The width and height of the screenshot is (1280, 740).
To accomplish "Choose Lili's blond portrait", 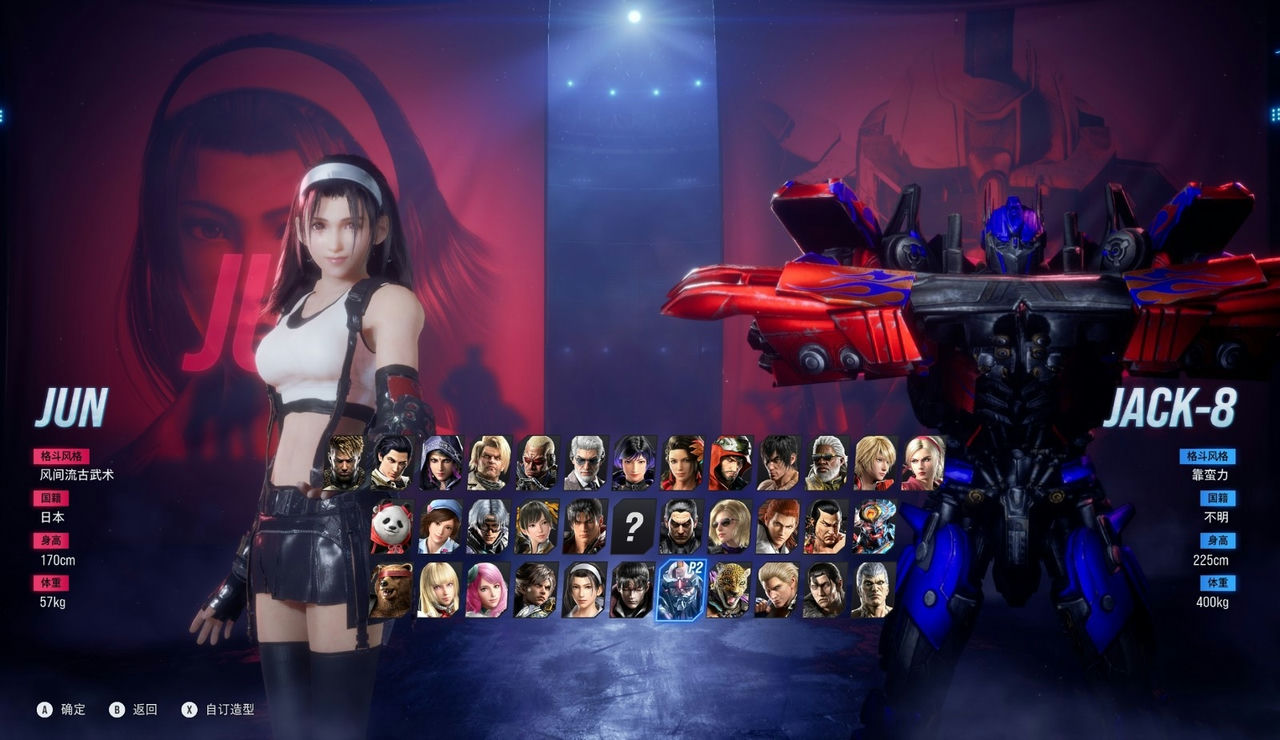I will (439, 590).
